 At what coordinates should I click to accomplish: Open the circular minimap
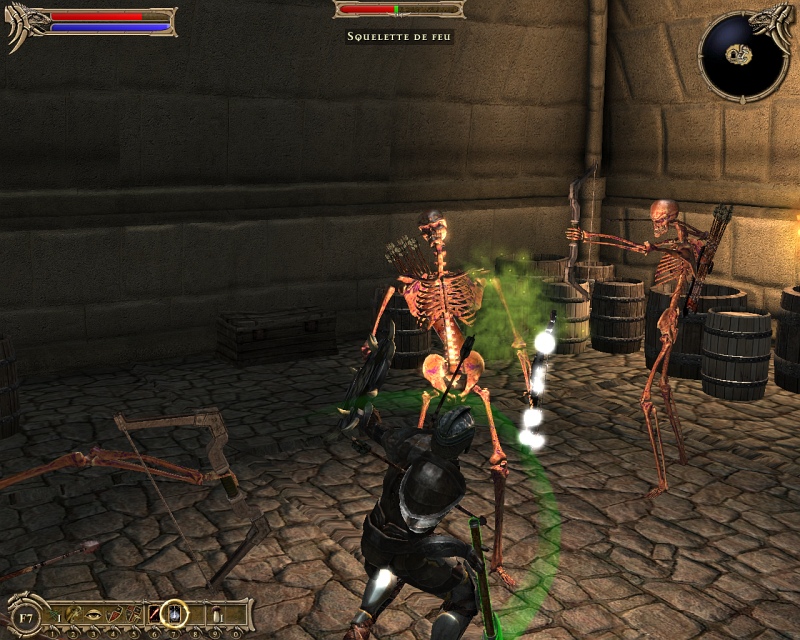point(741,54)
